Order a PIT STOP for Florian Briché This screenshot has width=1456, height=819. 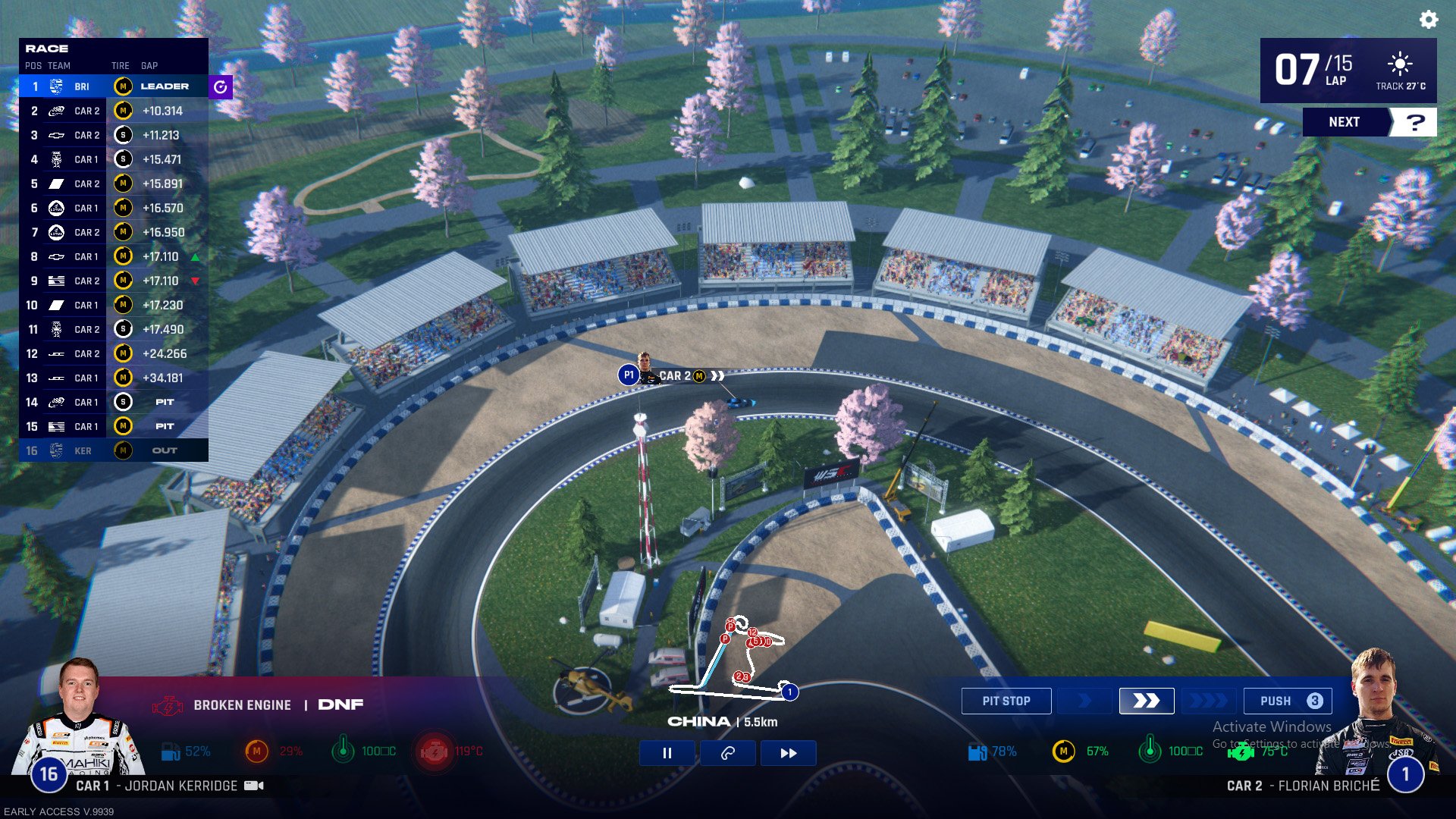[x=1006, y=700]
